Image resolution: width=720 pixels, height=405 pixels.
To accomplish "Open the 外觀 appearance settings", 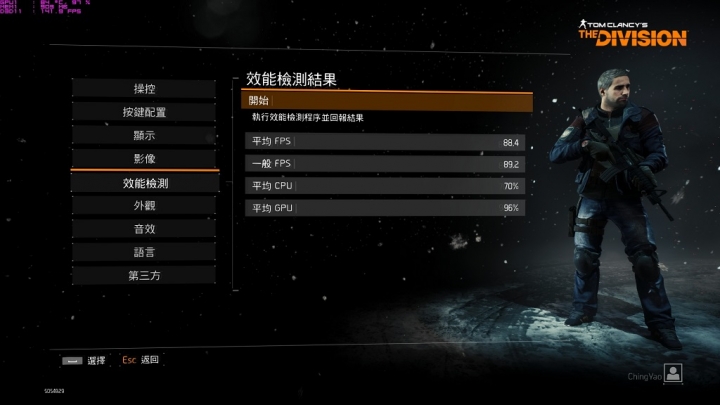I will pos(144,206).
